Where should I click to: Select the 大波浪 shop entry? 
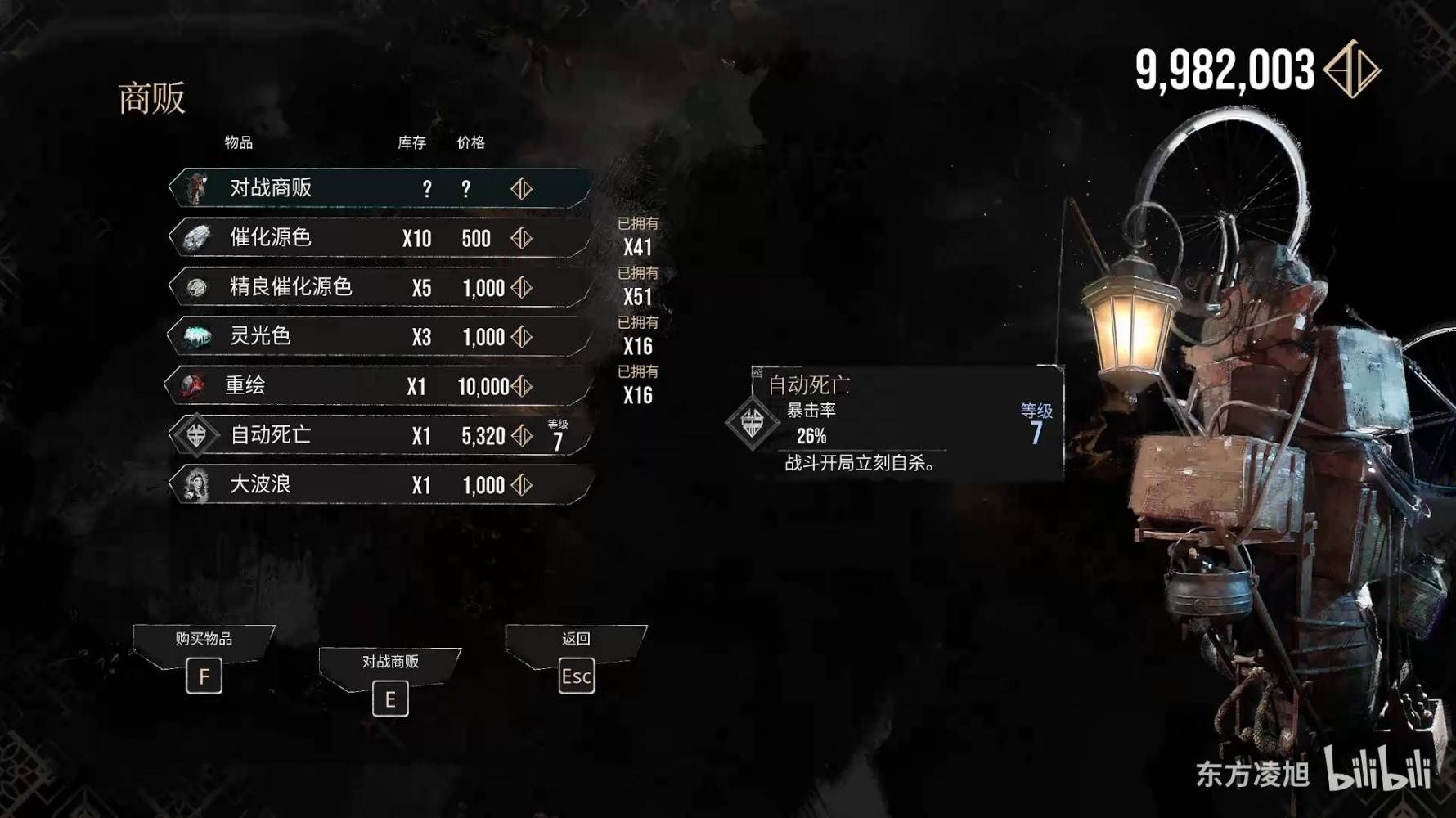point(380,484)
